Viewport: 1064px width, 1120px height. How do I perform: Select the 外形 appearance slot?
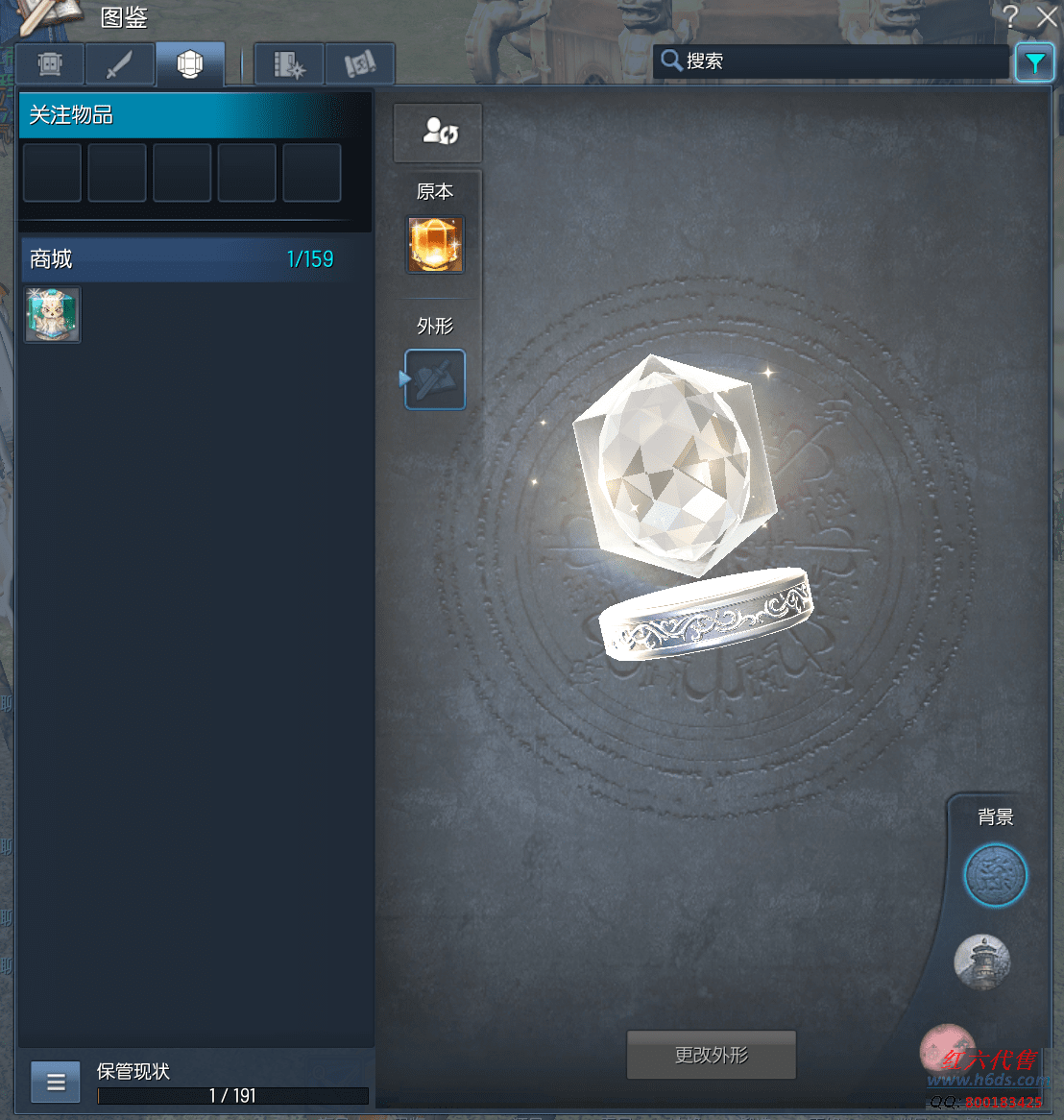(x=435, y=379)
